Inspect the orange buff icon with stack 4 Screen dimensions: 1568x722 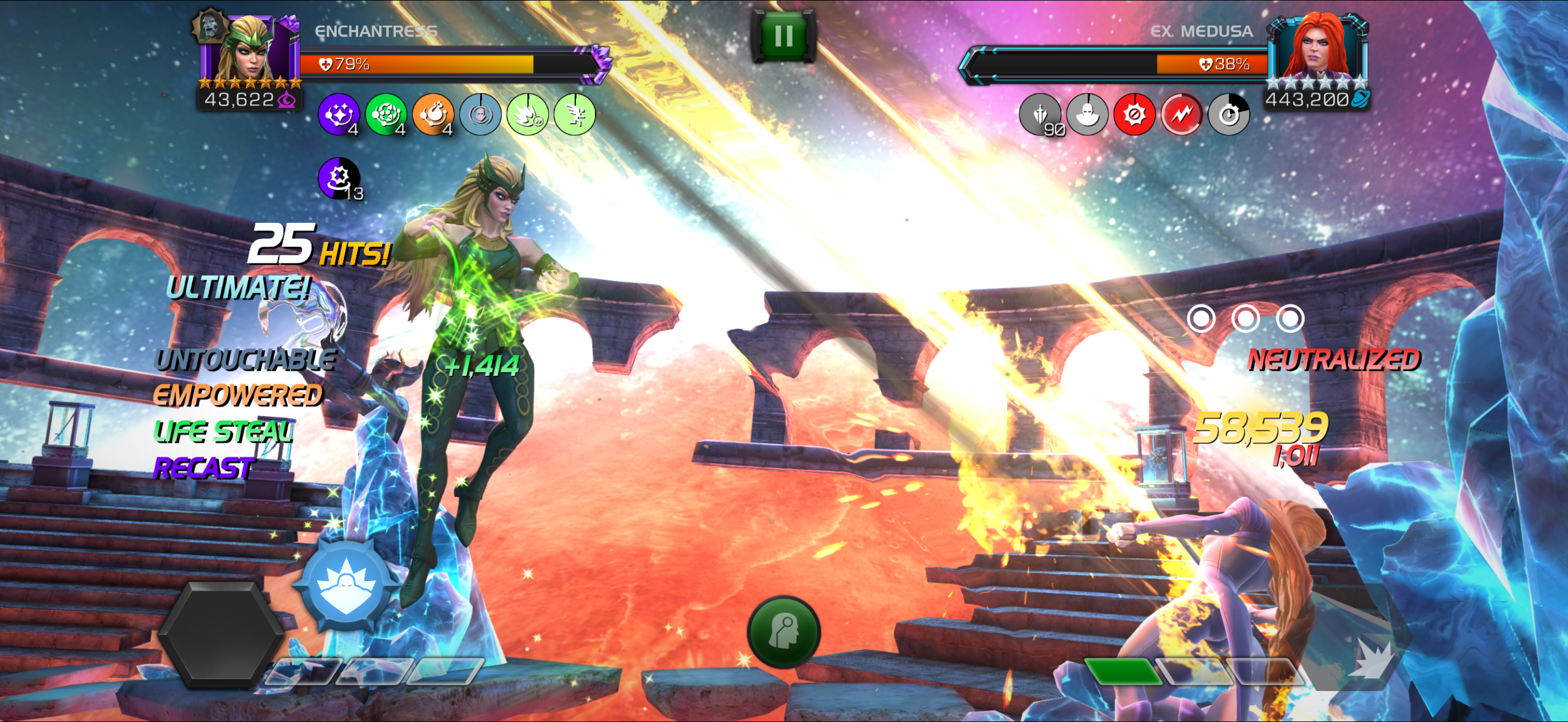(x=433, y=114)
